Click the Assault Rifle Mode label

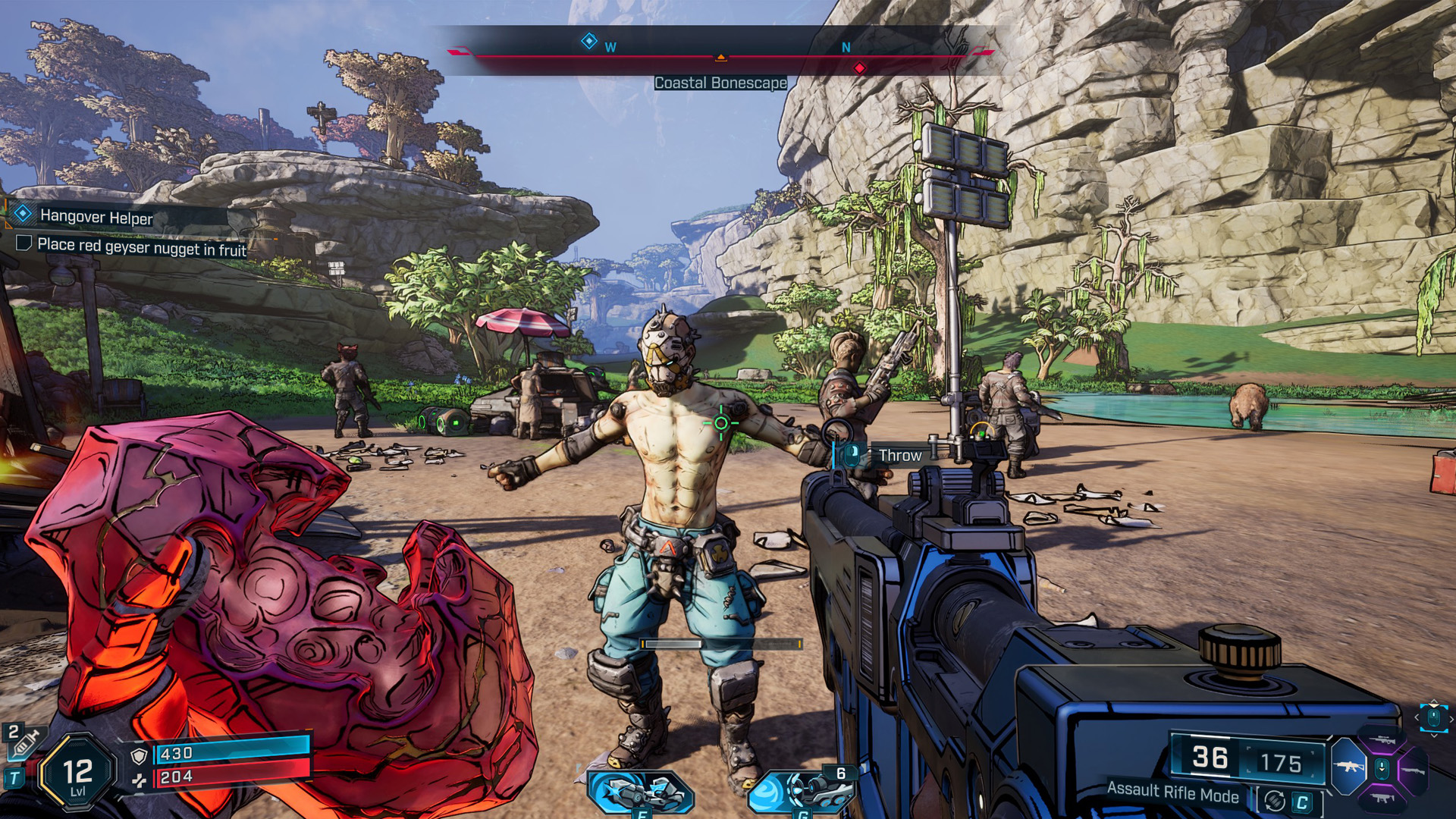pos(1172,792)
